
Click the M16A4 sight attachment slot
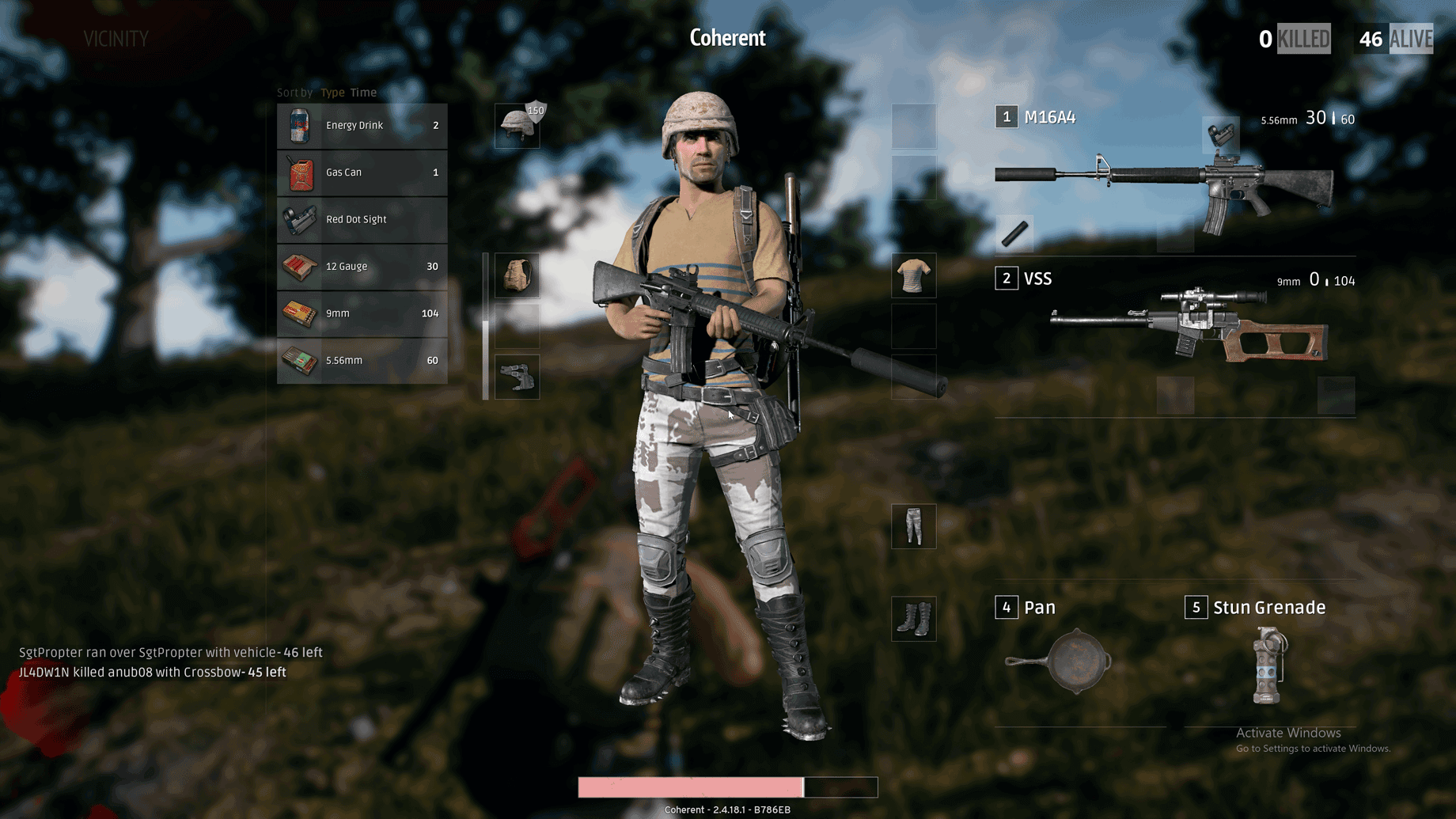click(1221, 135)
